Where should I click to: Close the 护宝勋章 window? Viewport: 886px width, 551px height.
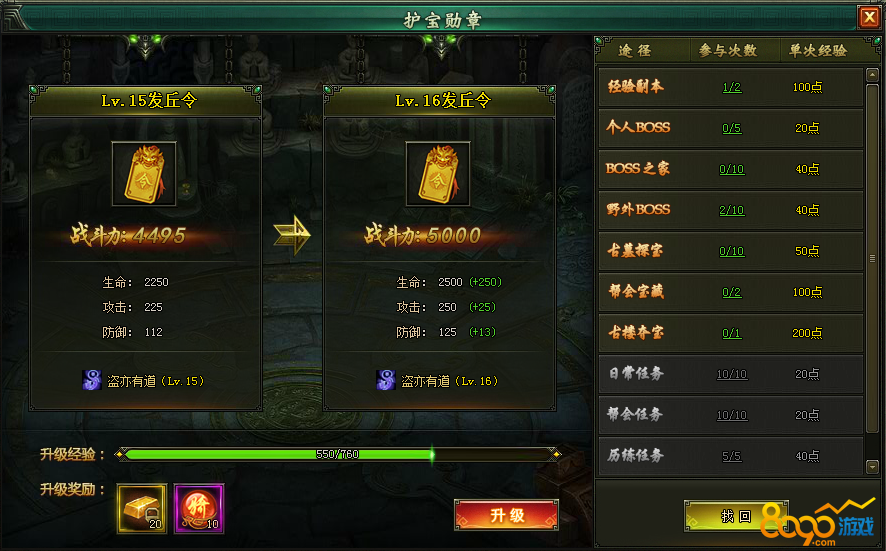(868, 17)
